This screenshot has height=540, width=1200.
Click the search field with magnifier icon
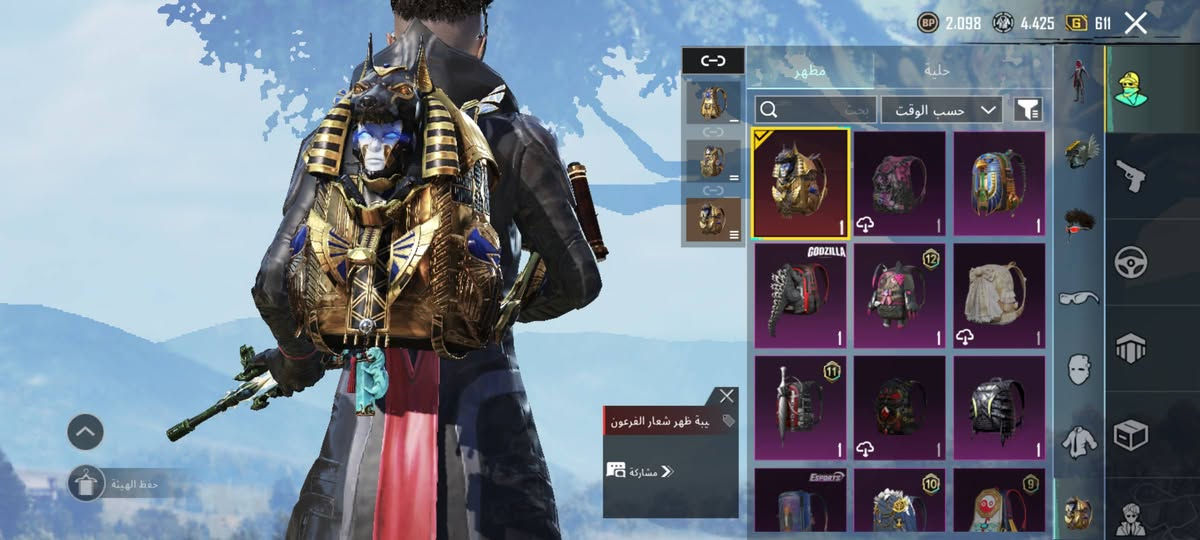coord(815,109)
